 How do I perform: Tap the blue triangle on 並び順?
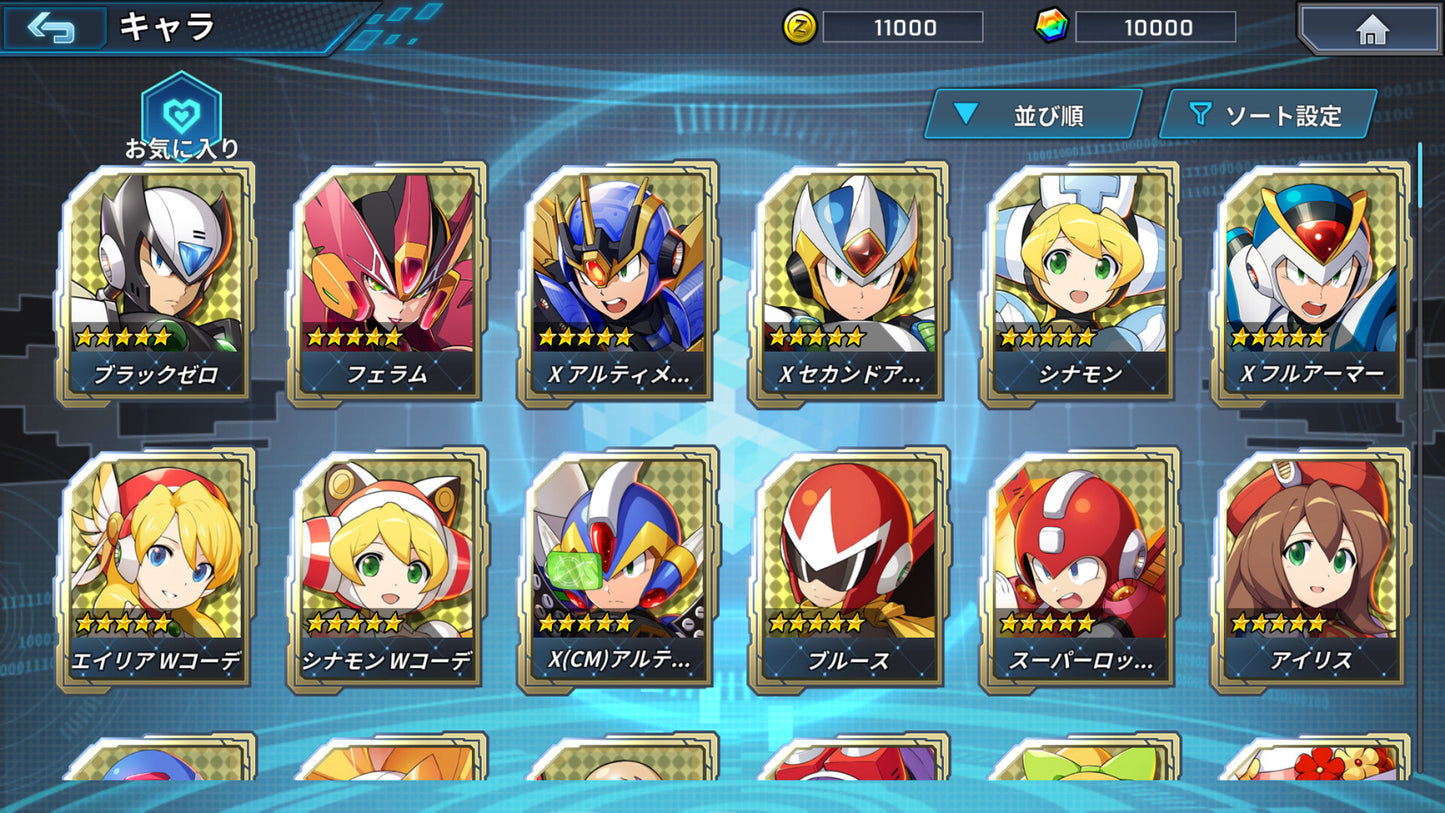pos(965,114)
